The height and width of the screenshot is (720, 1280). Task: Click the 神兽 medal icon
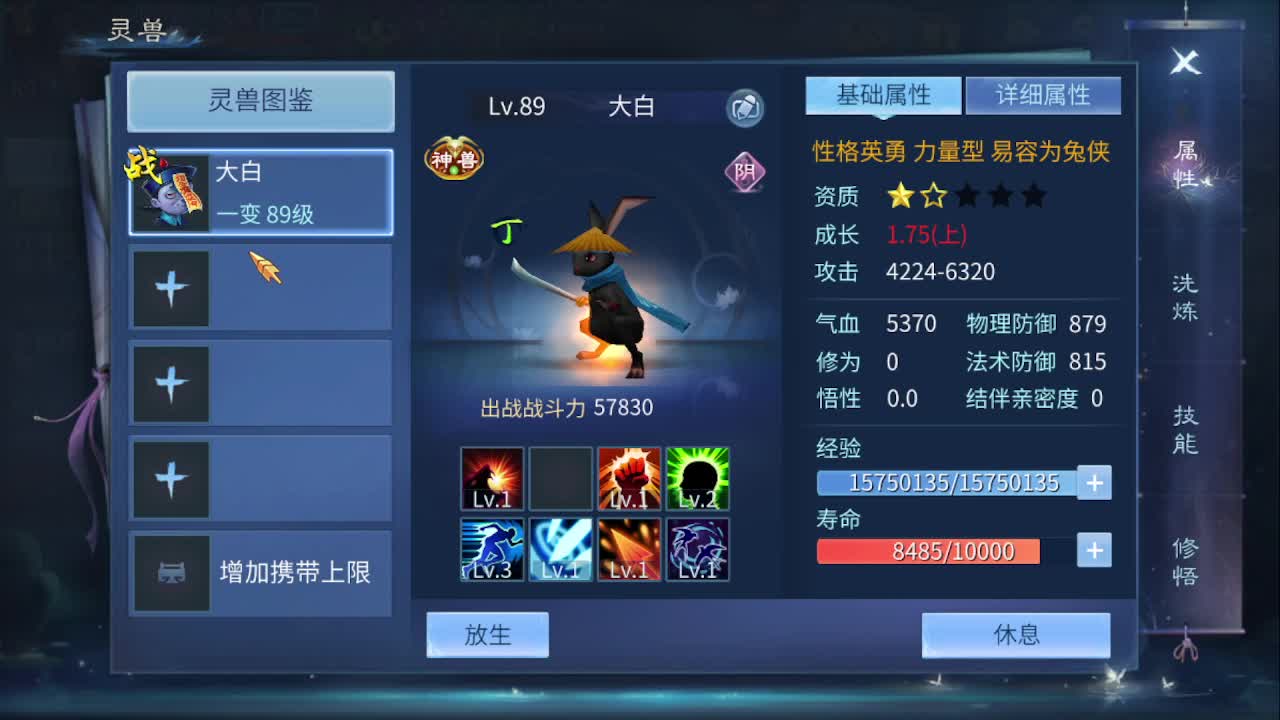(456, 158)
